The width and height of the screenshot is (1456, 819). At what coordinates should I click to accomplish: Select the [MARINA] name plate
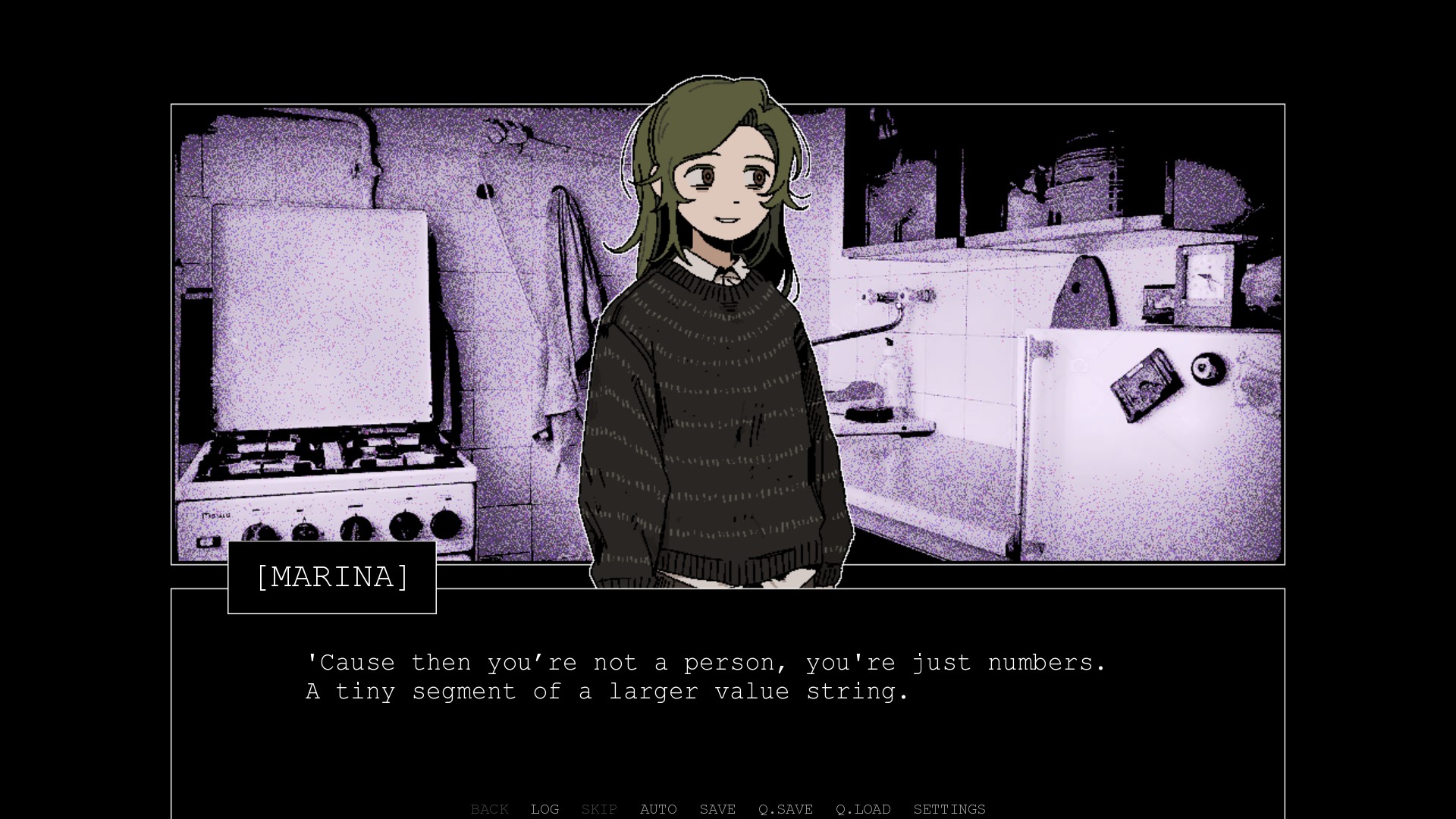tap(332, 576)
